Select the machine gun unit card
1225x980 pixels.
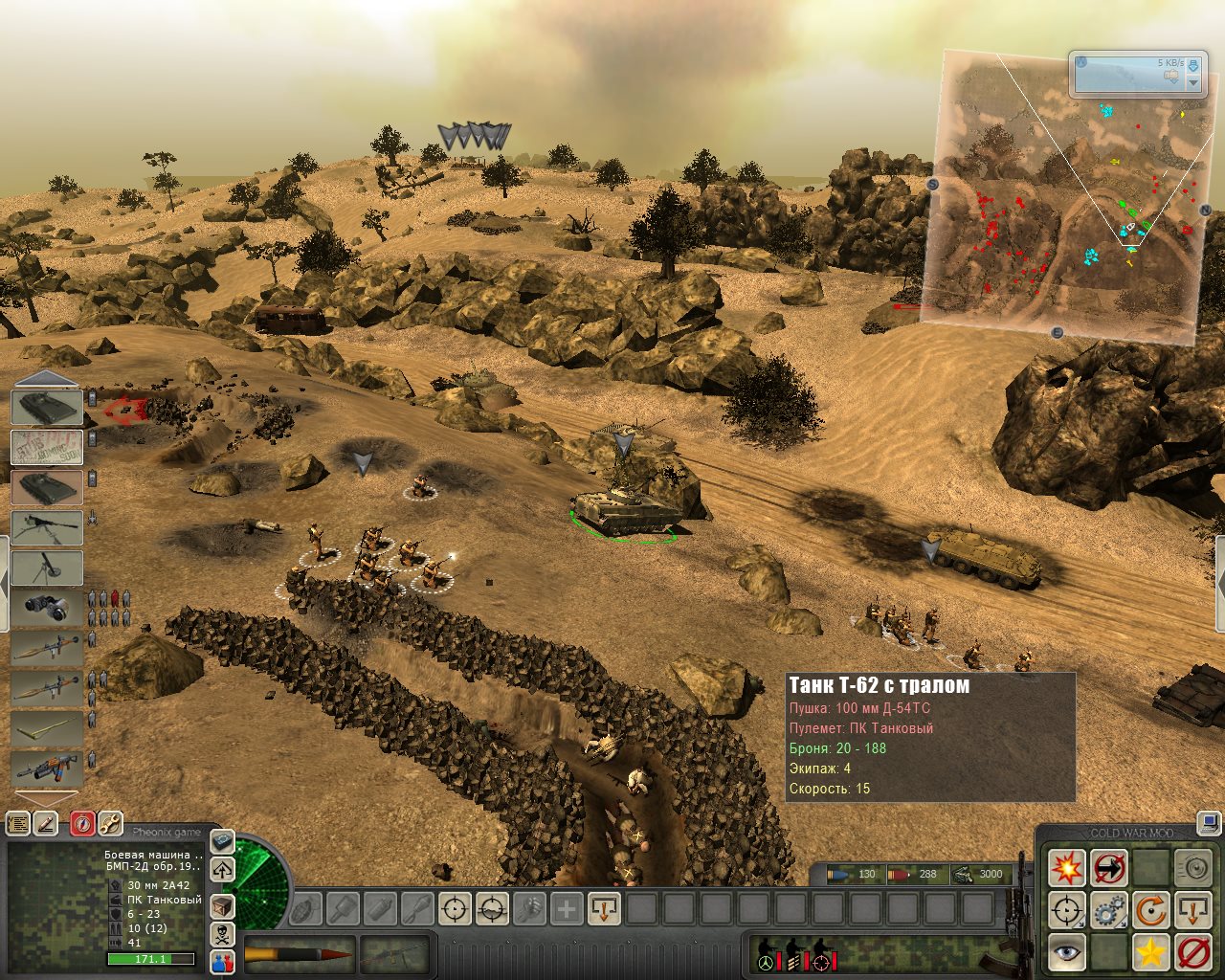(x=47, y=527)
